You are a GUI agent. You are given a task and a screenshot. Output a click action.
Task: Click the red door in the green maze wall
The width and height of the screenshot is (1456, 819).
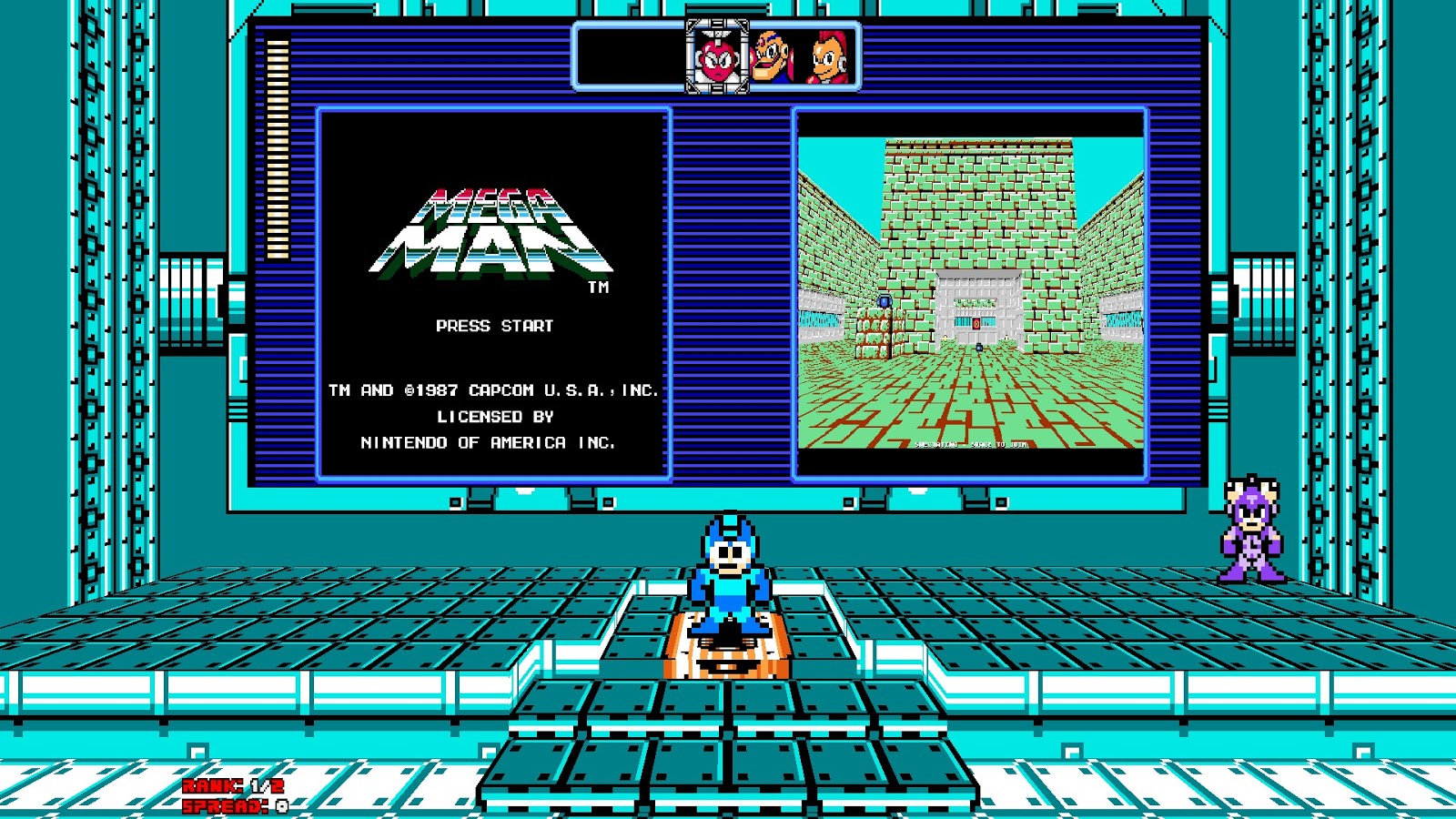[x=976, y=322]
